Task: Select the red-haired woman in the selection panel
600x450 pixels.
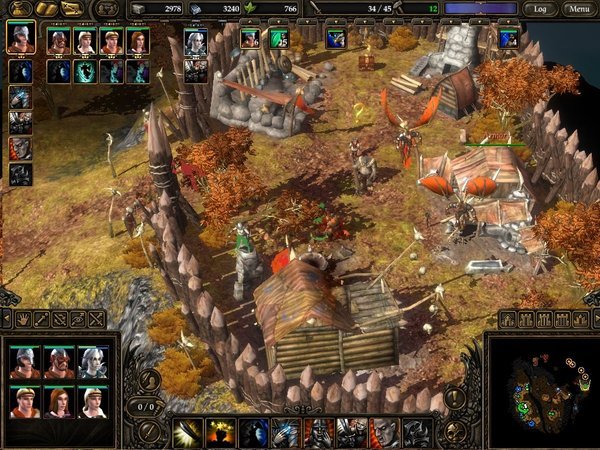Action: pyautogui.click(x=59, y=402)
